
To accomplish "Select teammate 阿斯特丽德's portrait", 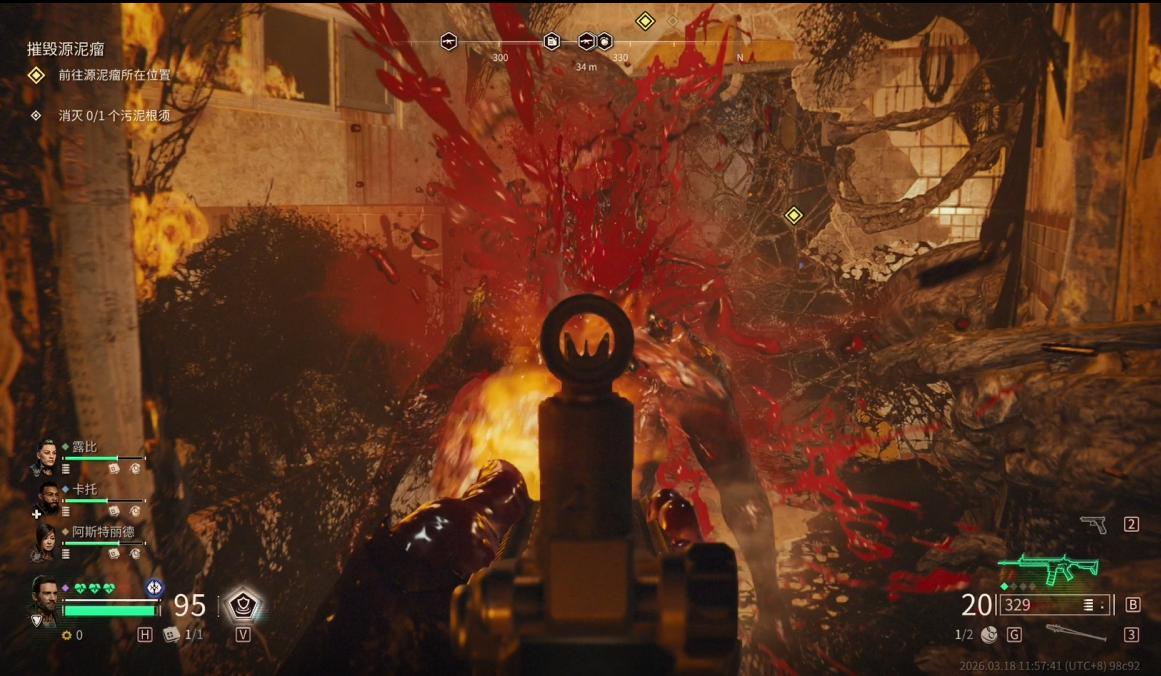I will coord(46,541).
